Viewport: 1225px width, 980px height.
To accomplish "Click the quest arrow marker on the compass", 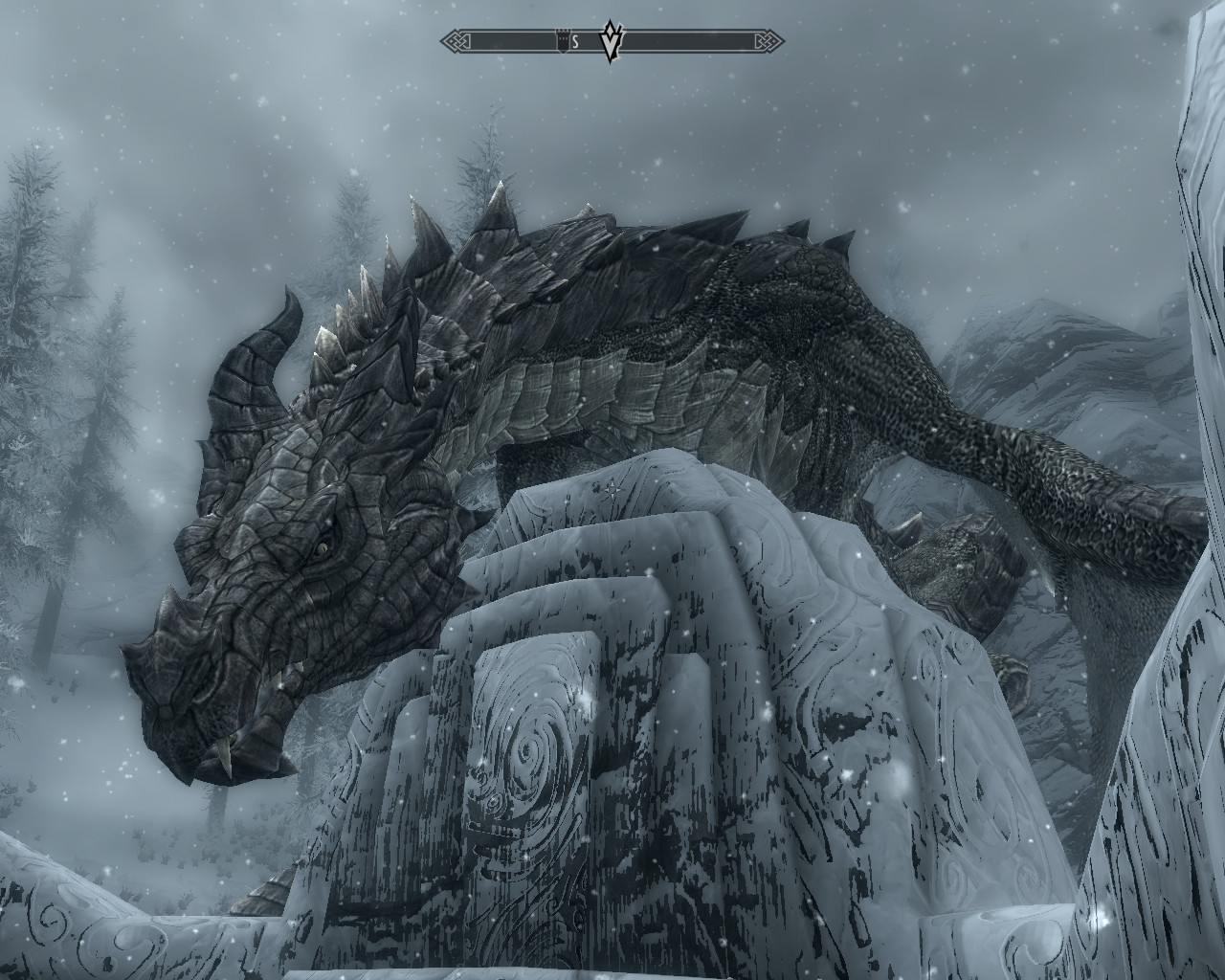I will coord(612,40).
